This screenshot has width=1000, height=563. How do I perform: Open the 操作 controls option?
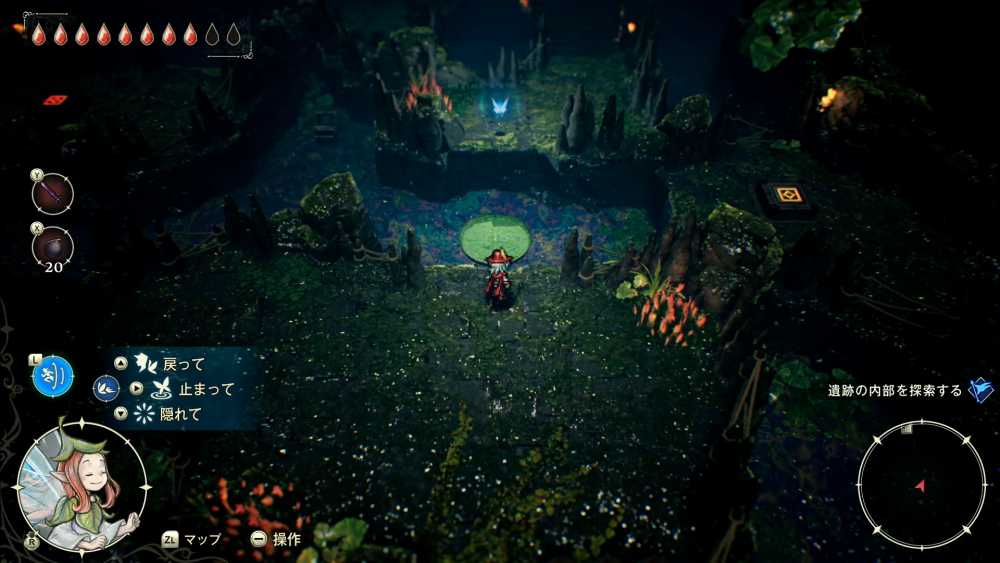tap(285, 538)
